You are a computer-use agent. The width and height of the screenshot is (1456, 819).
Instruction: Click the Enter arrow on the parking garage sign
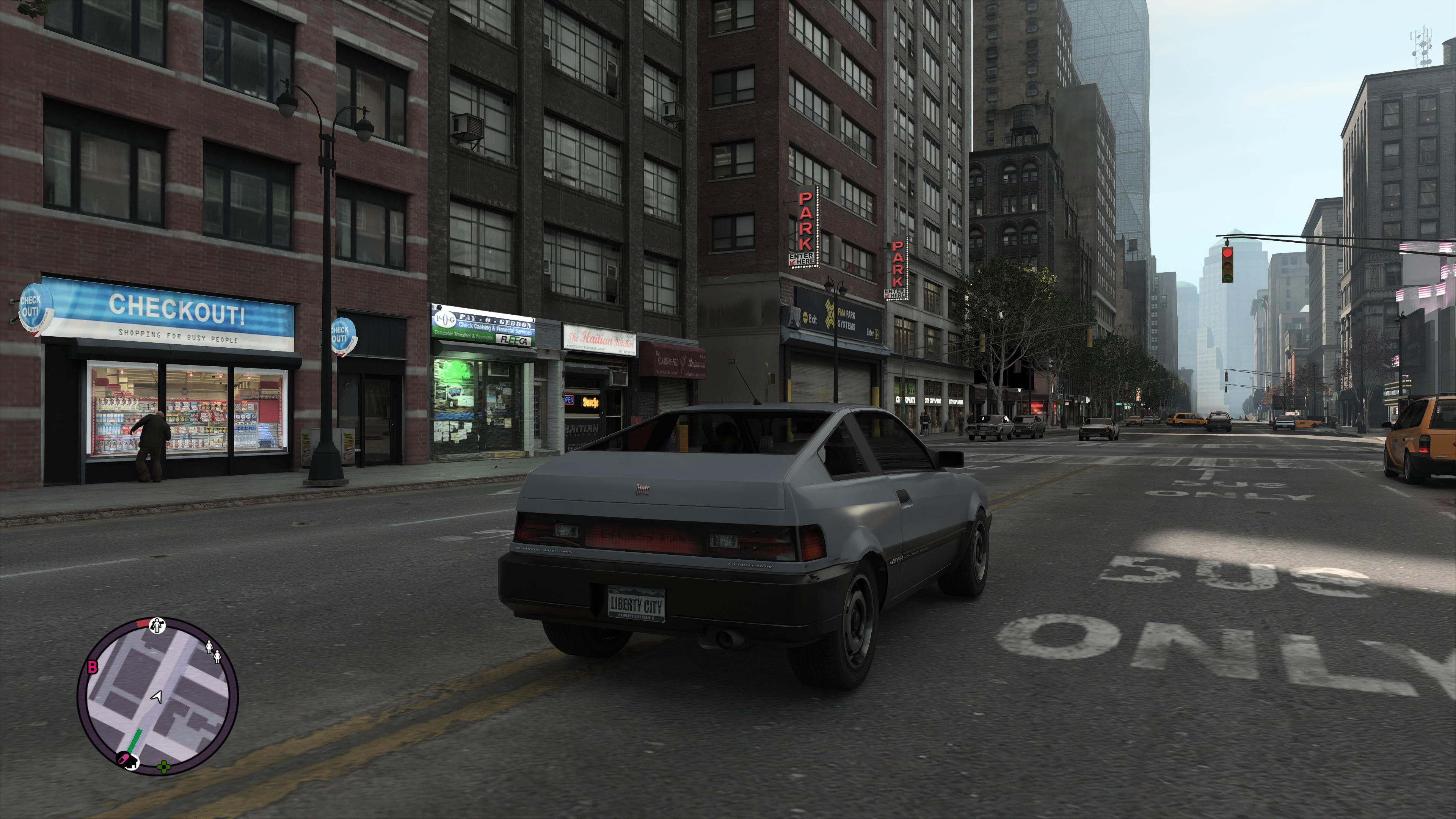click(x=877, y=334)
